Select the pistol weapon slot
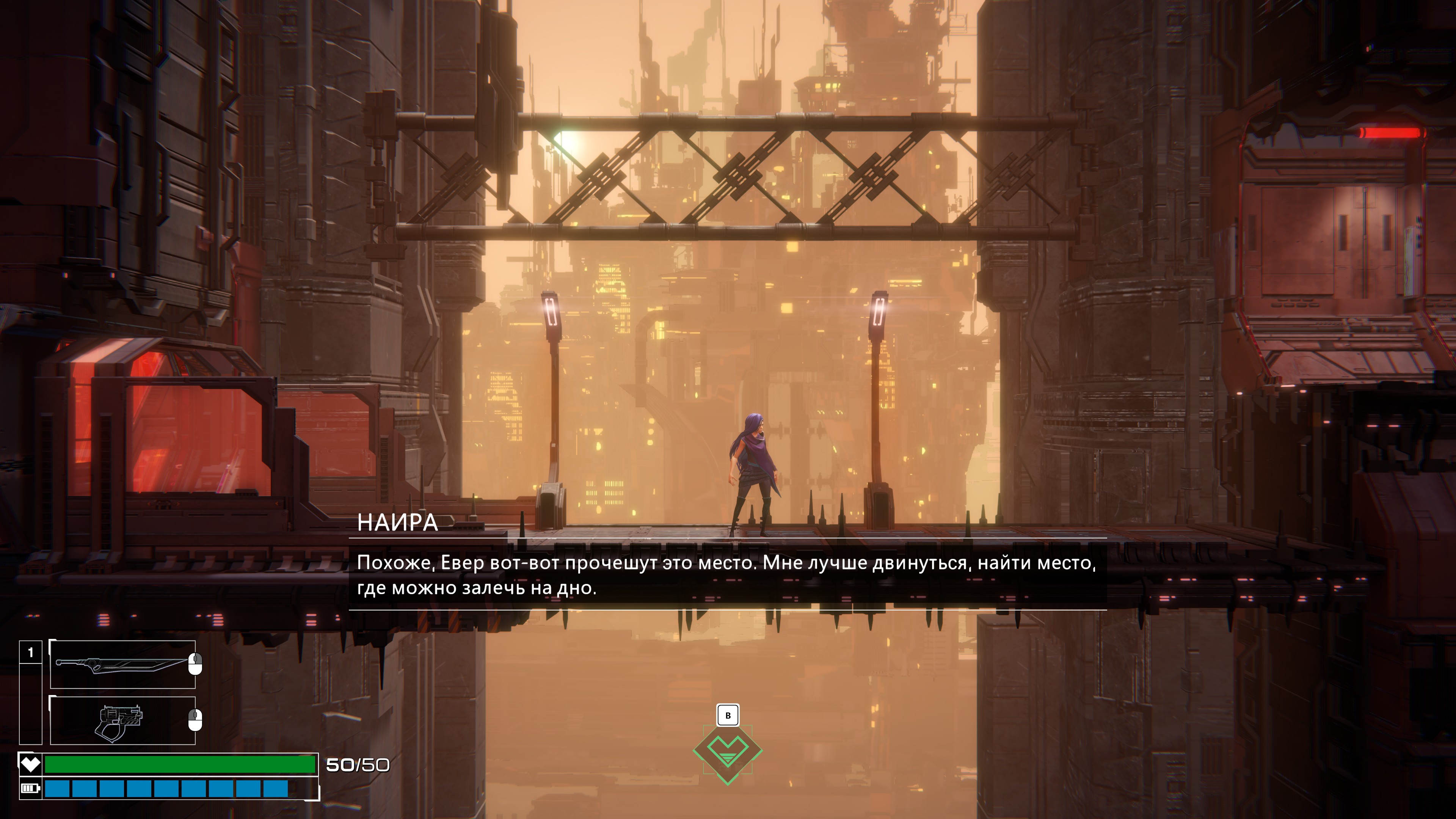1456x819 pixels. (122, 721)
